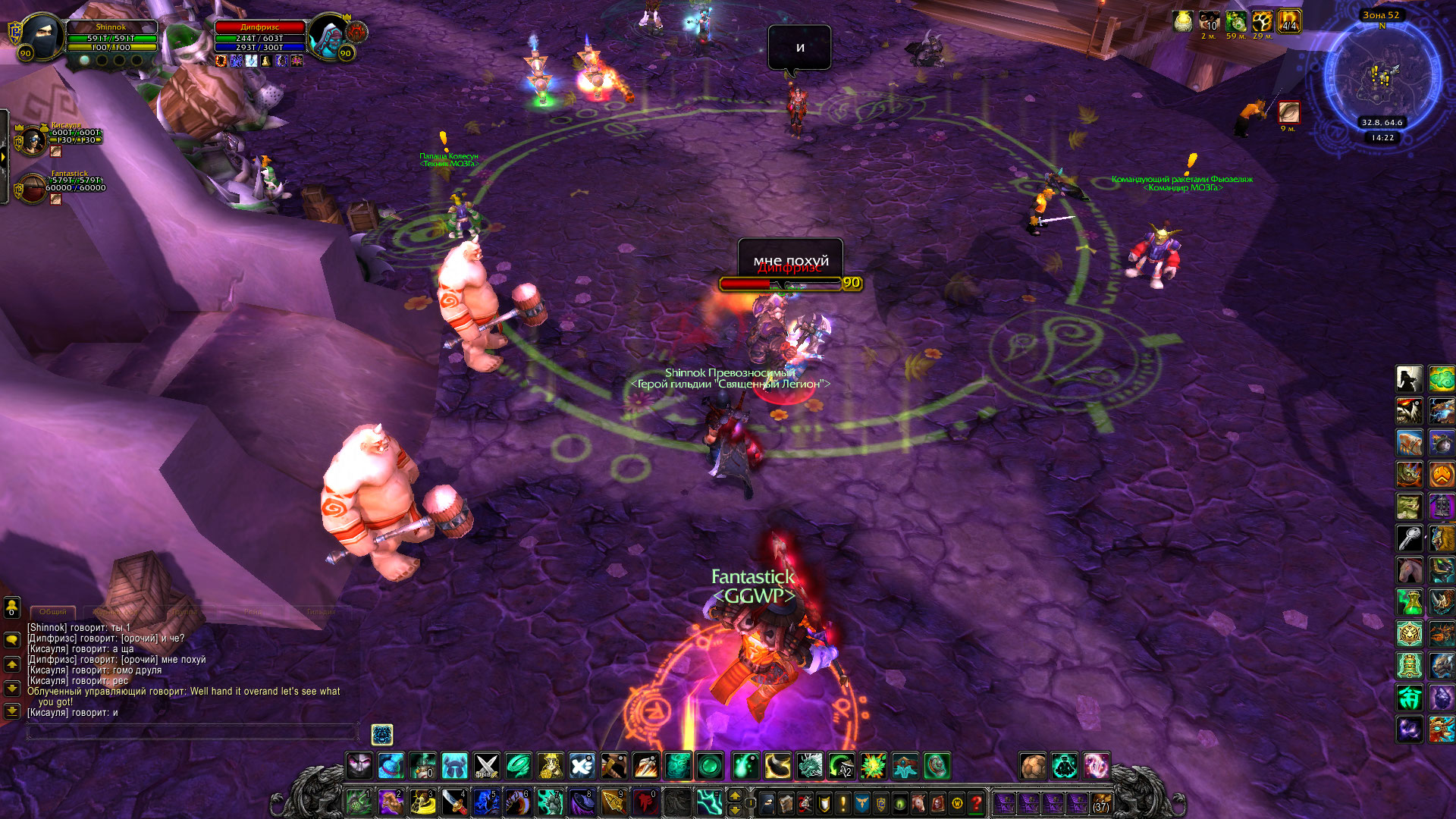Switch to the Общий chat tab
Screen dimensions: 1456x819
point(52,611)
